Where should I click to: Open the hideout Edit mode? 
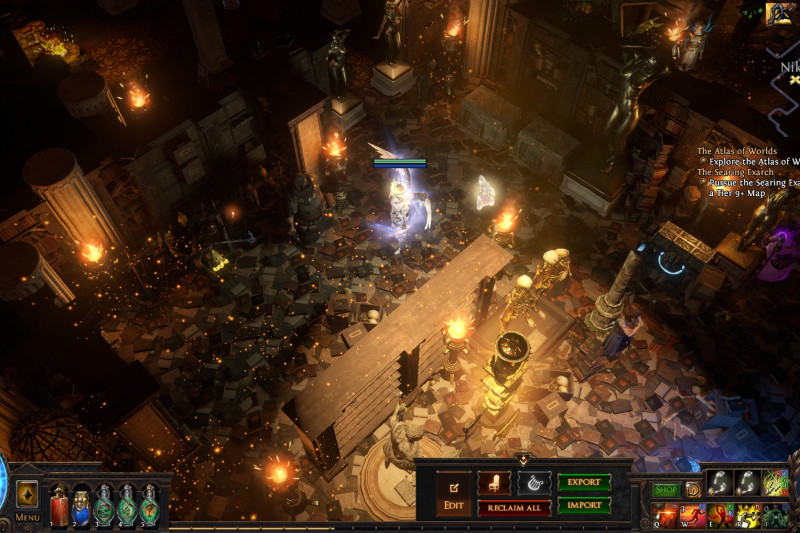tap(452, 493)
